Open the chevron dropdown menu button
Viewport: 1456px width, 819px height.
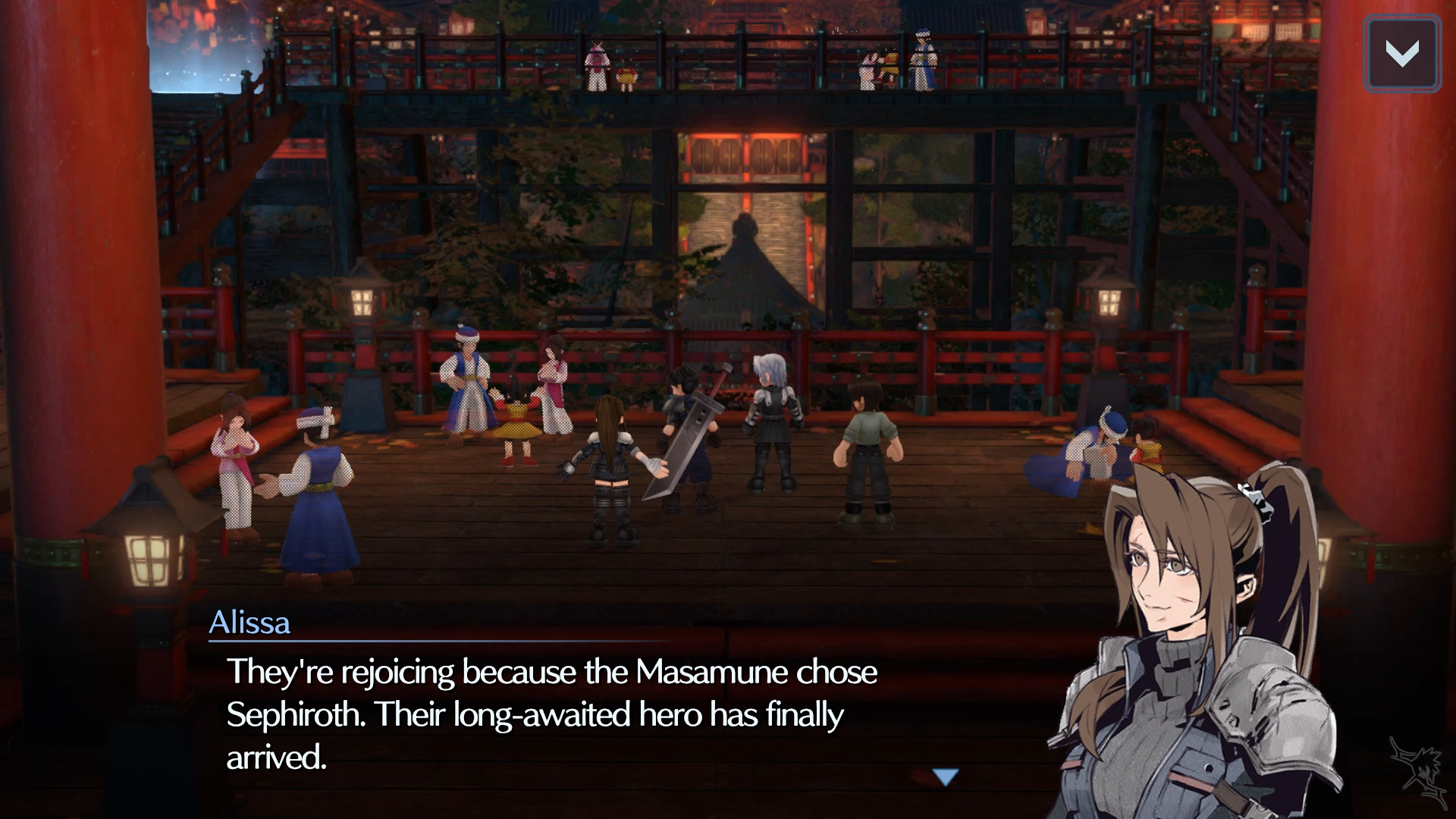(1401, 54)
